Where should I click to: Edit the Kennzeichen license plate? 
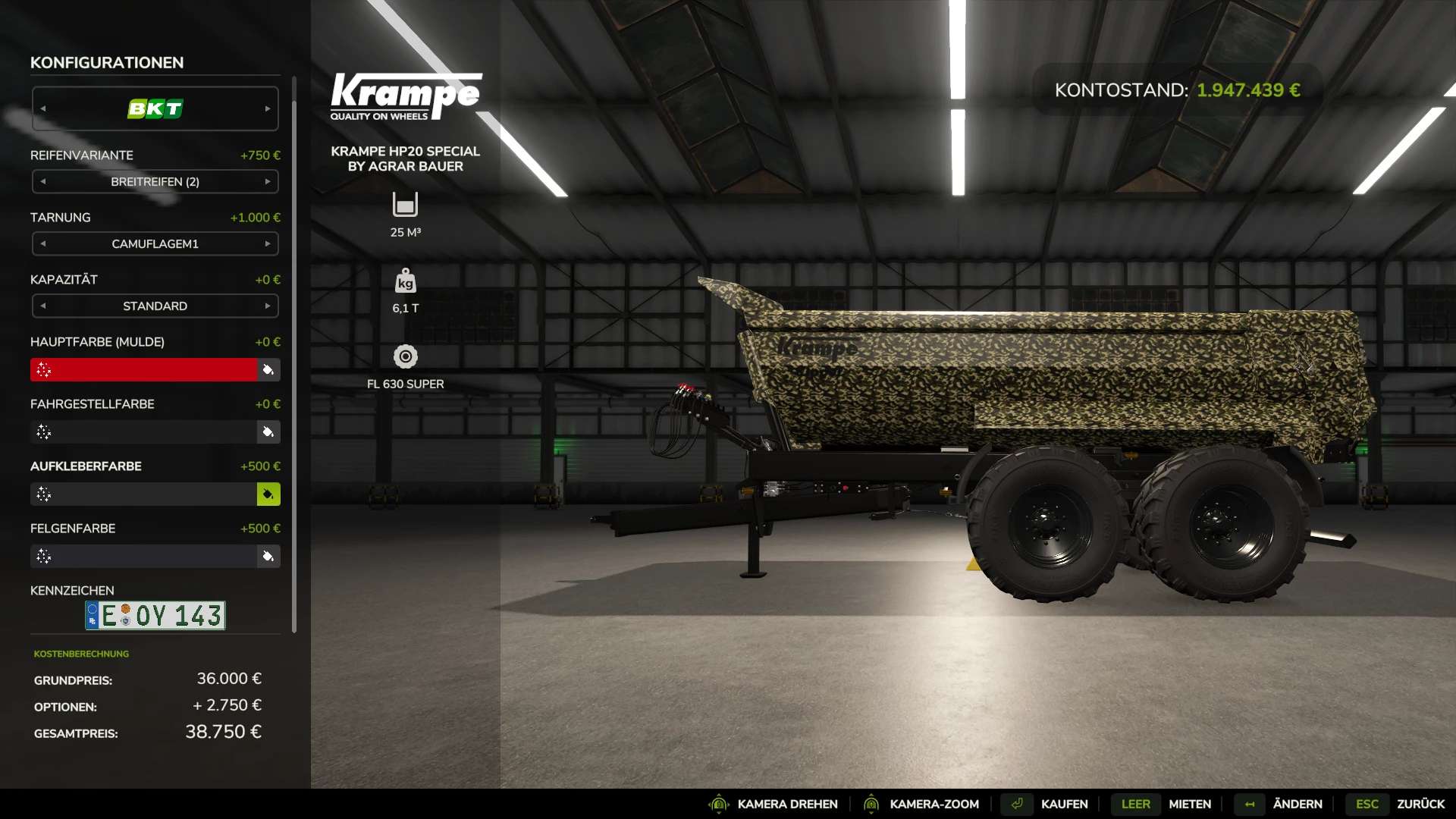155,616
